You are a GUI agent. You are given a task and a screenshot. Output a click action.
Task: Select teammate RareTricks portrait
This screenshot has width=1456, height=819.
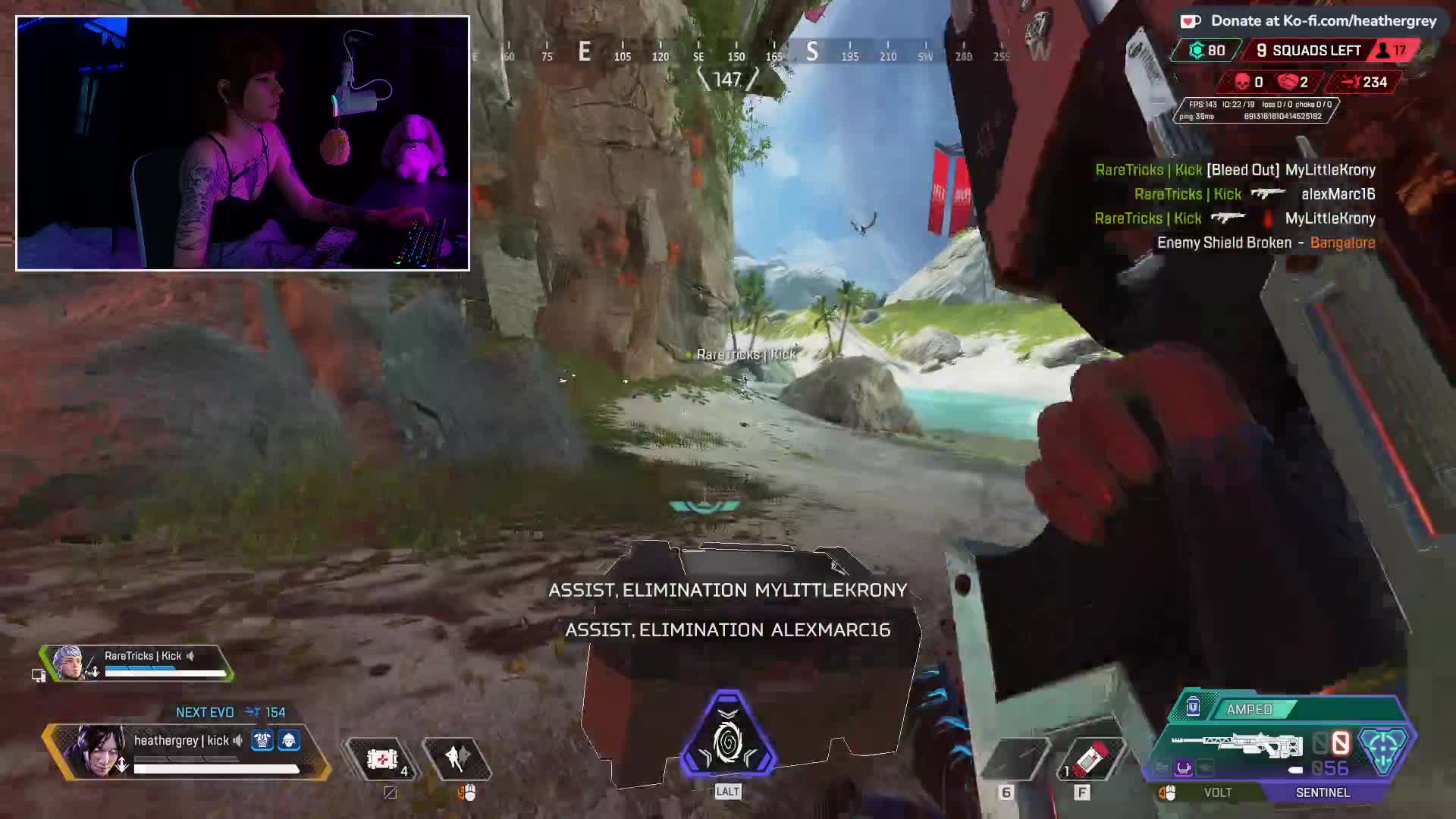click(x=68, y=663)
